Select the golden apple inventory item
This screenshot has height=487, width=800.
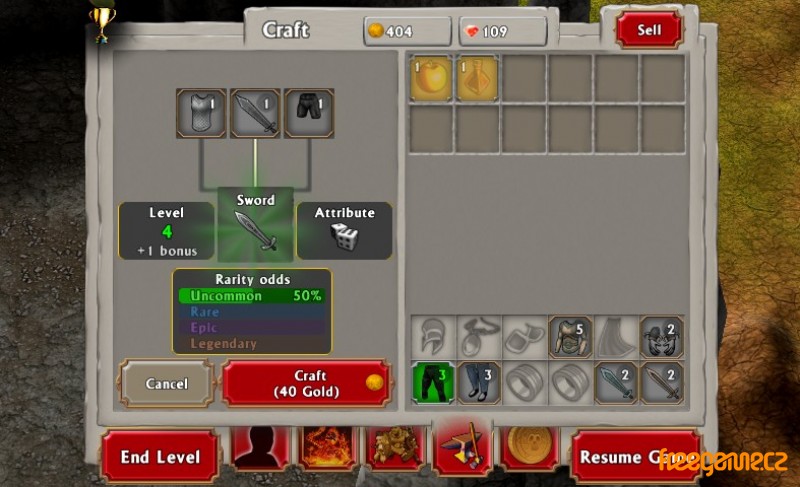[x=432, y=77]
